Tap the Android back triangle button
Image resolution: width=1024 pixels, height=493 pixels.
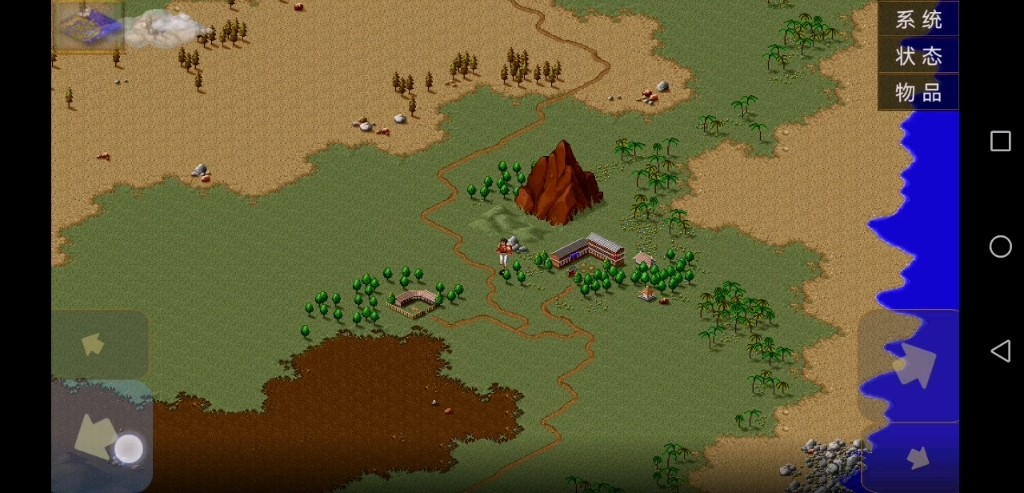[x=1000, y=350]
